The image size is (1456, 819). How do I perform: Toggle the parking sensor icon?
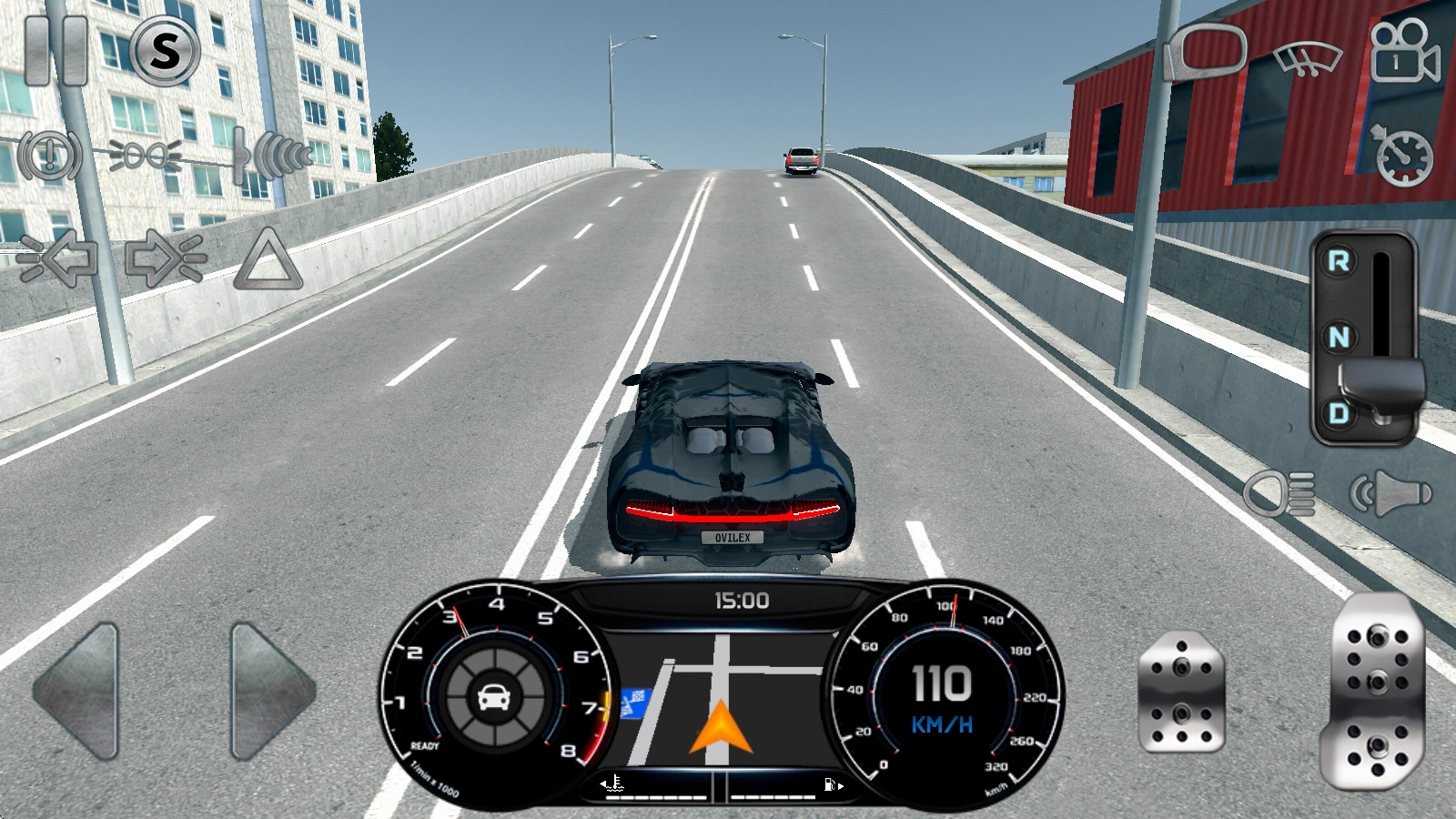272,156
